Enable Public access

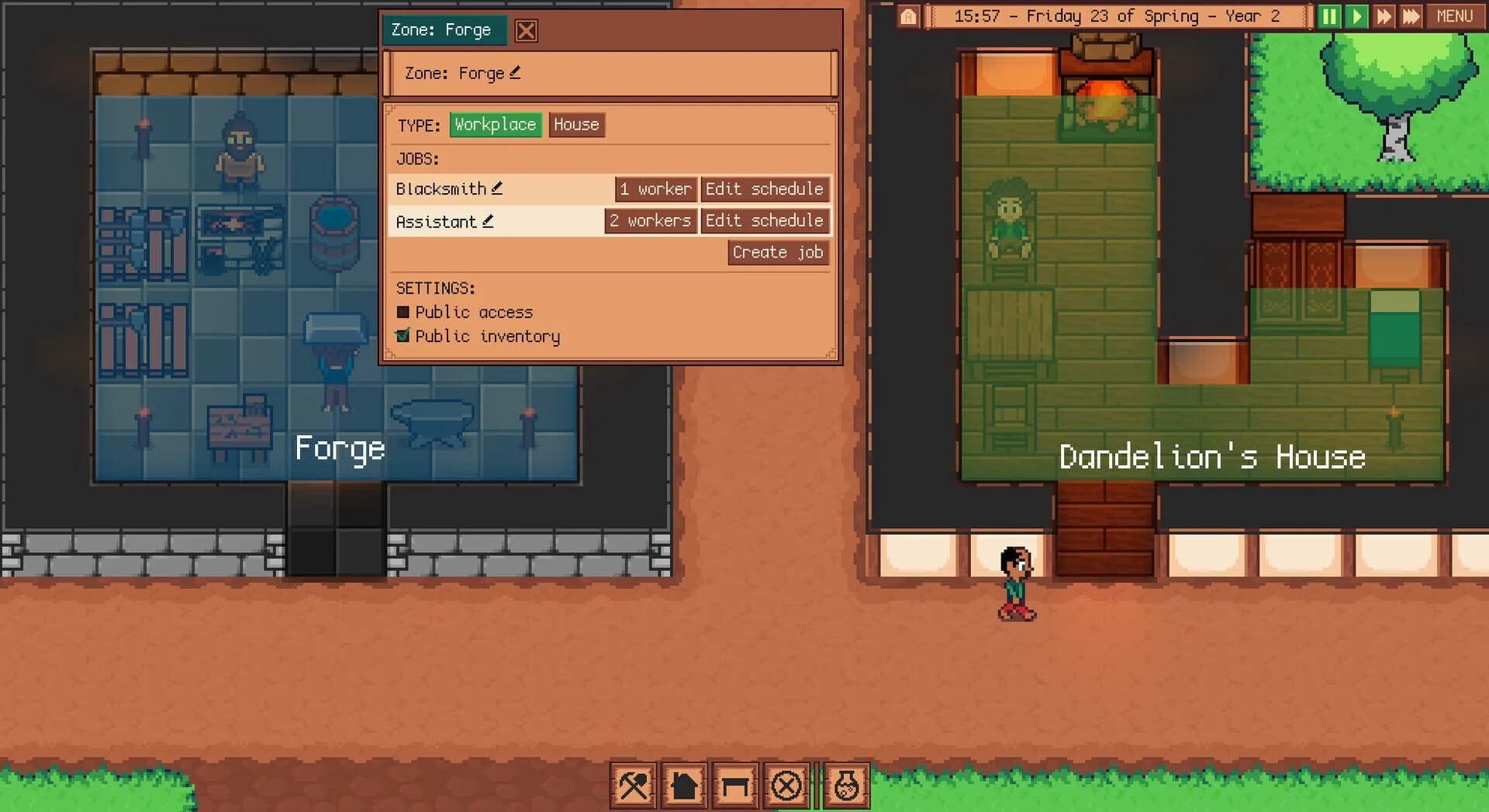pyautogui.click(x=403, y=312)
